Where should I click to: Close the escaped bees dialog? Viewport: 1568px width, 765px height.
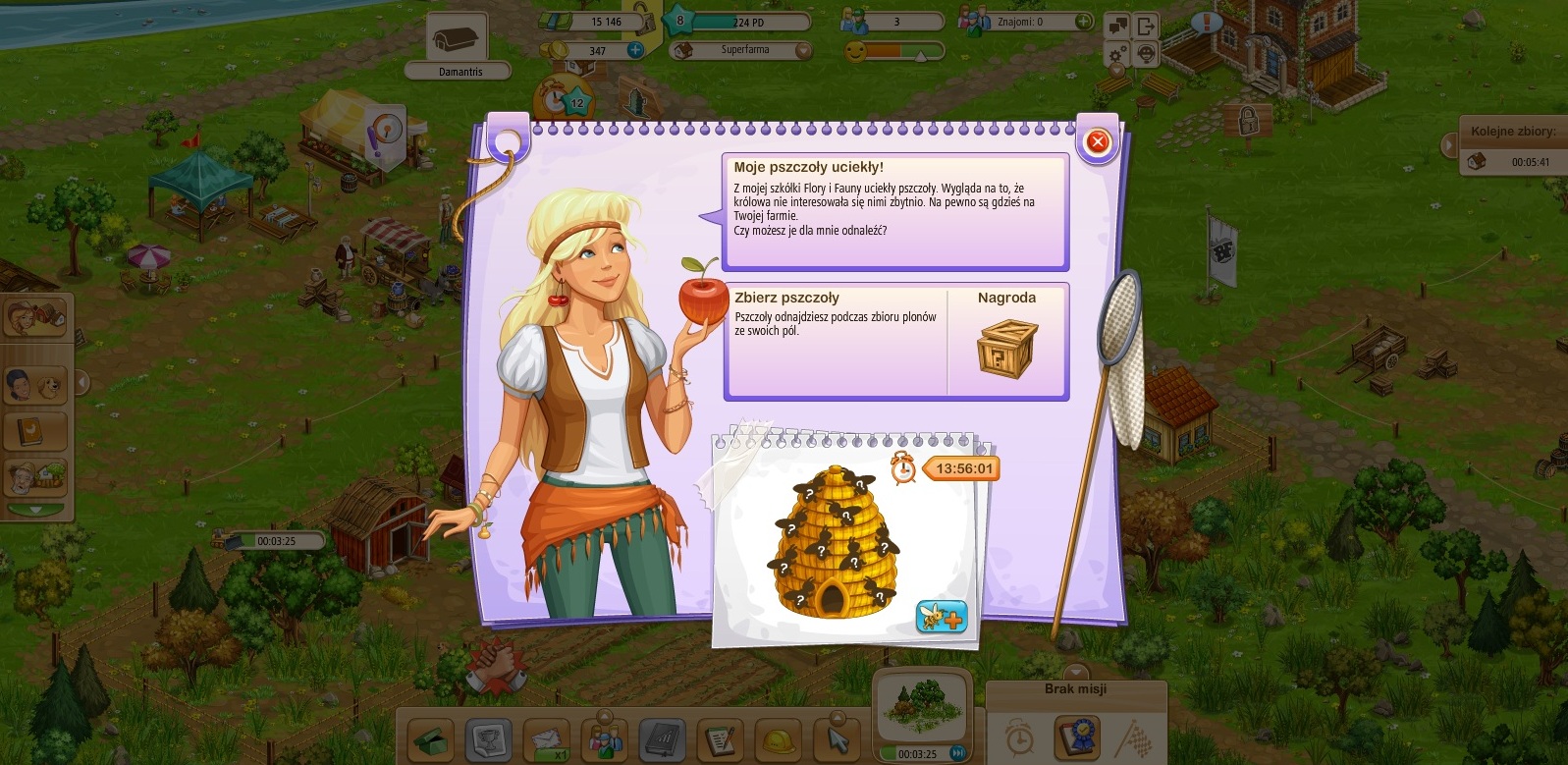[1098, 142]
